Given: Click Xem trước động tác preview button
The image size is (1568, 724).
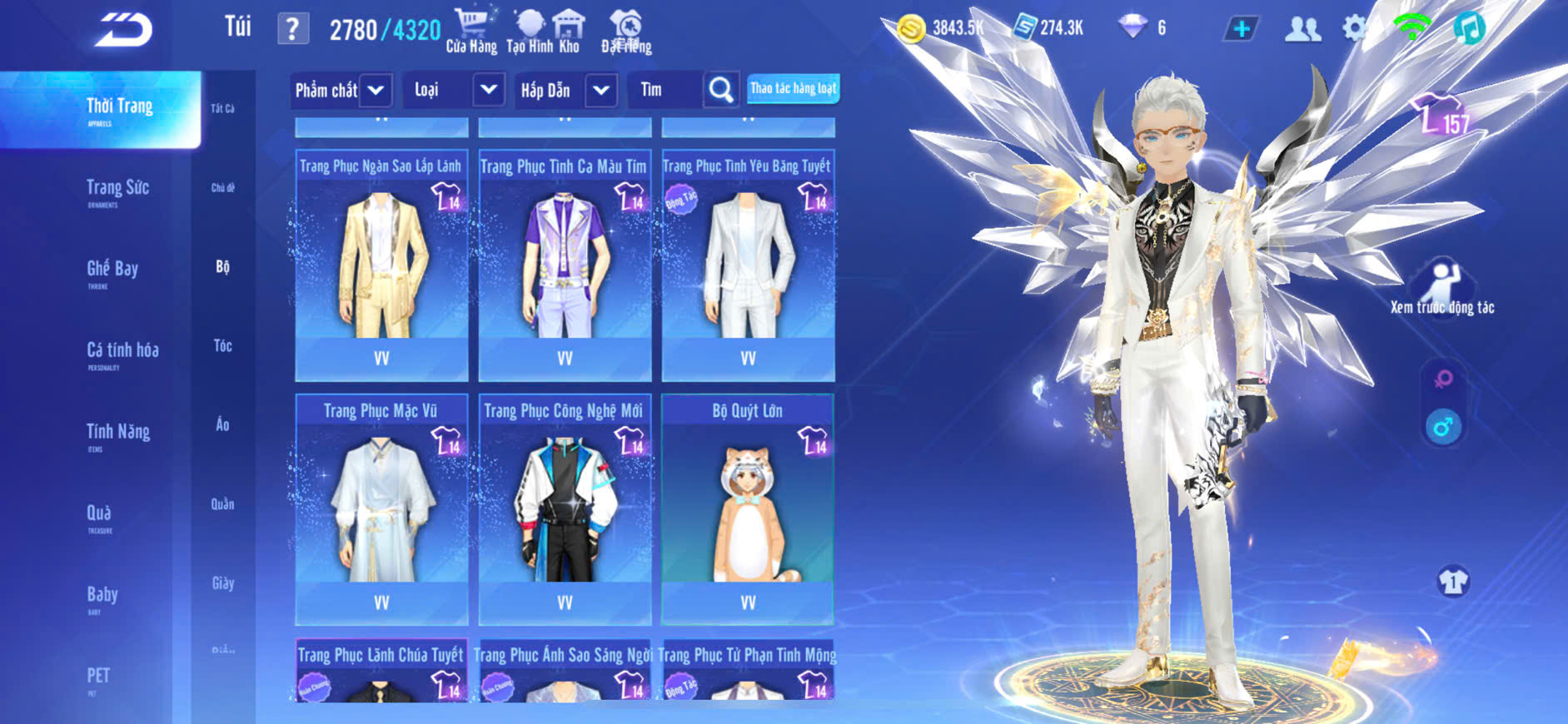Looking at the screenshot, I should (x=1442, y=287).
